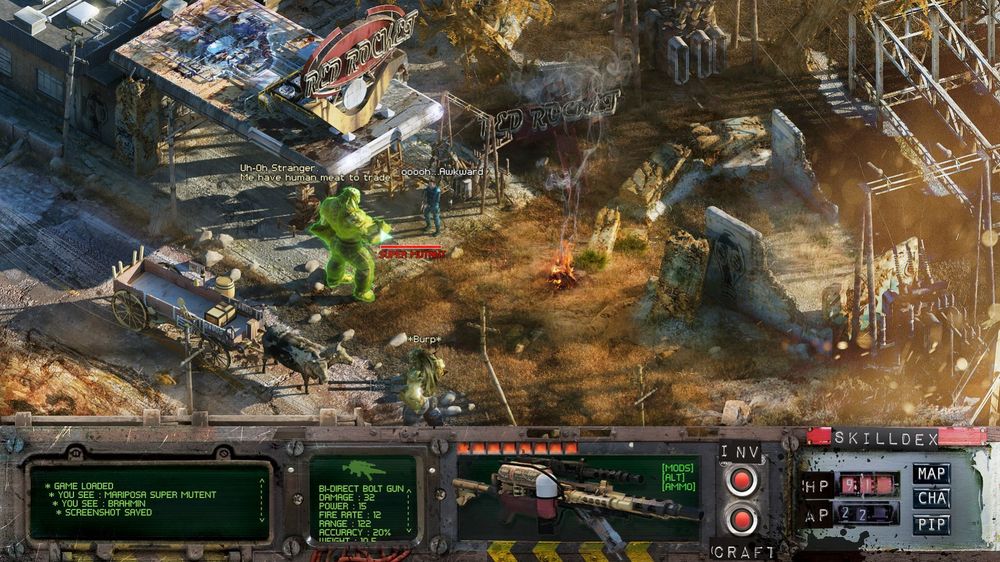Click the red CRAFT button
The image size is (1000, 562).
(741, 519)
